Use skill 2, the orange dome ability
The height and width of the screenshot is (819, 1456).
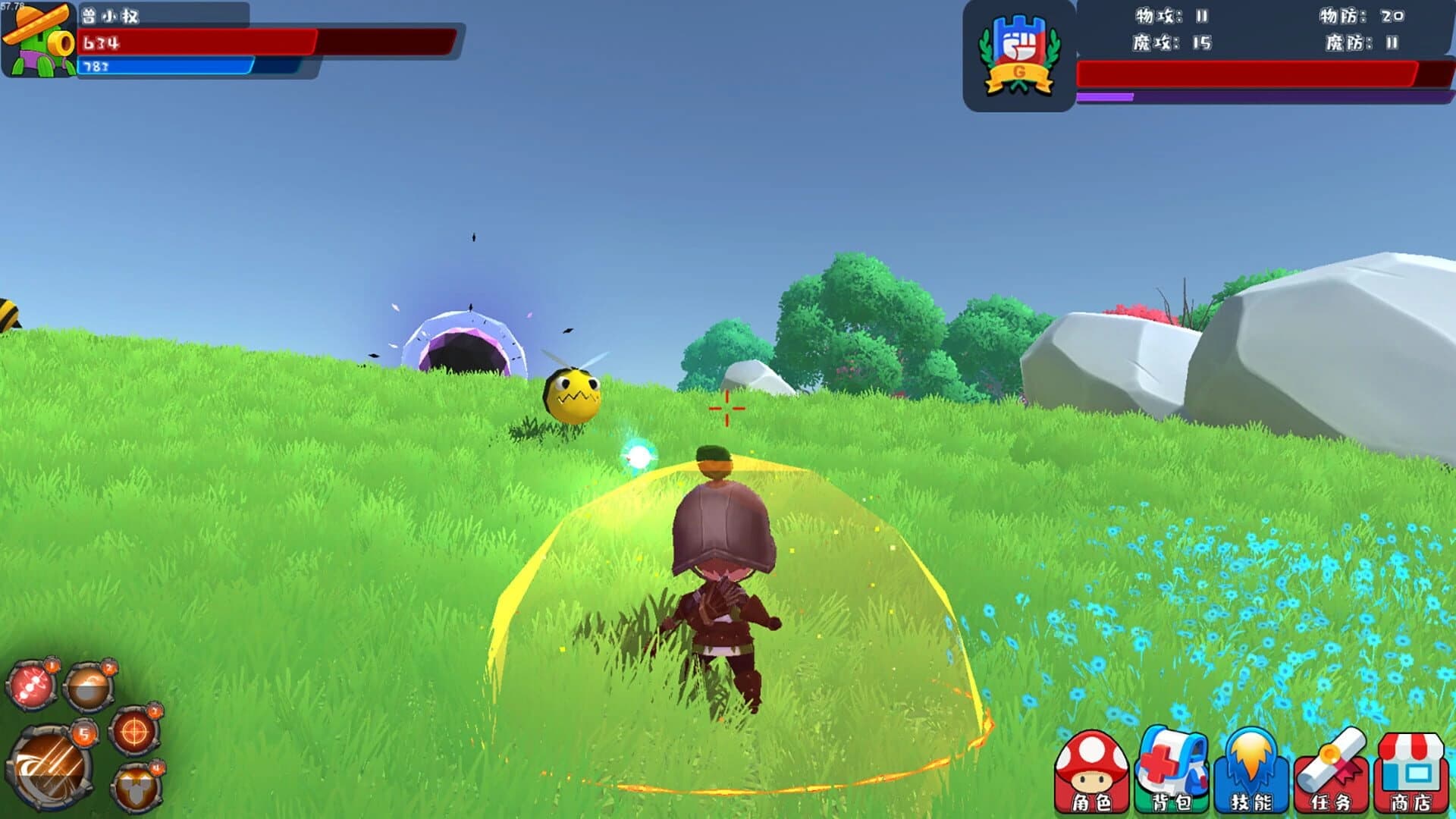(x=89, y=688)
